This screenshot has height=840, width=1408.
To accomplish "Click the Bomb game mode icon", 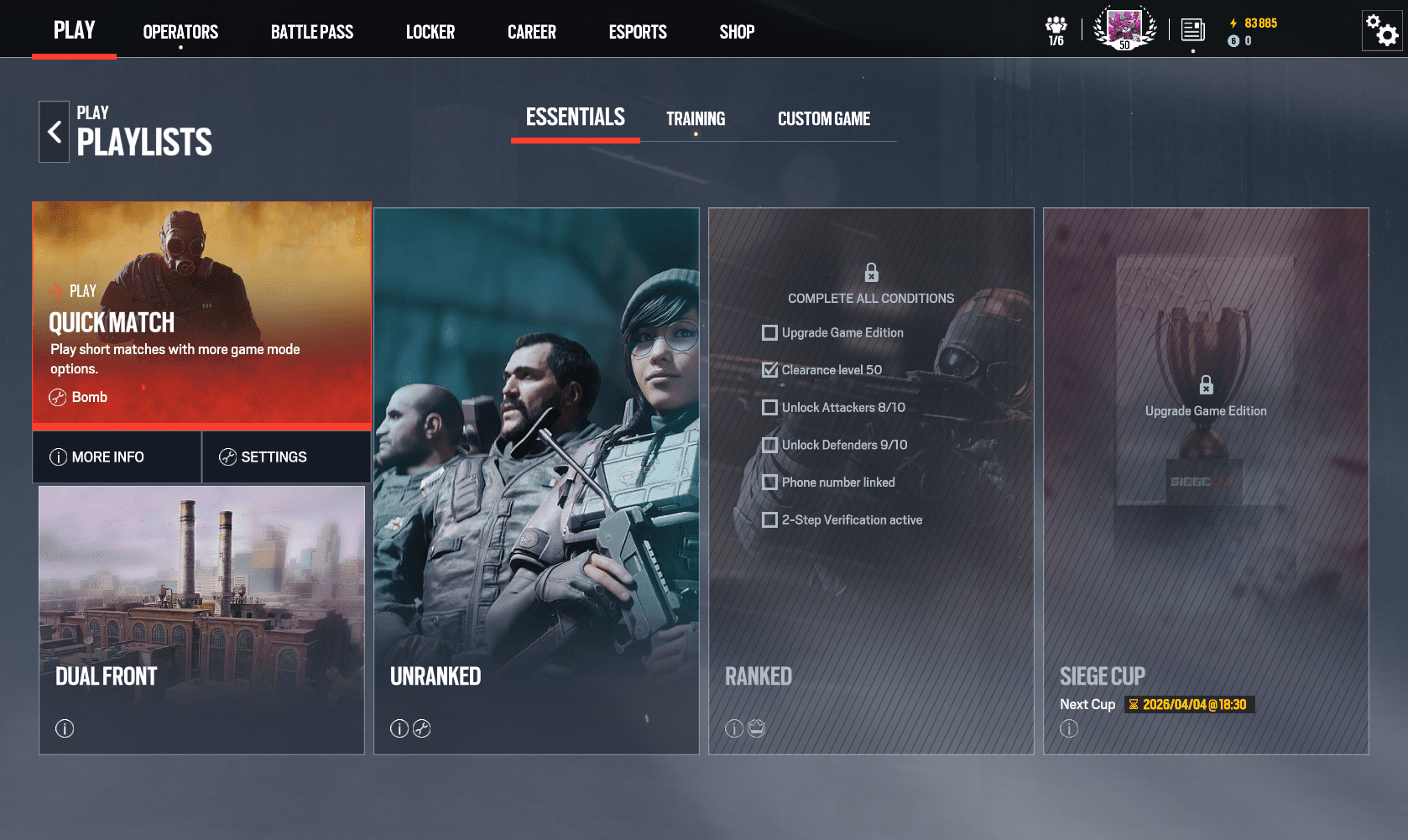I will (57, 397).
